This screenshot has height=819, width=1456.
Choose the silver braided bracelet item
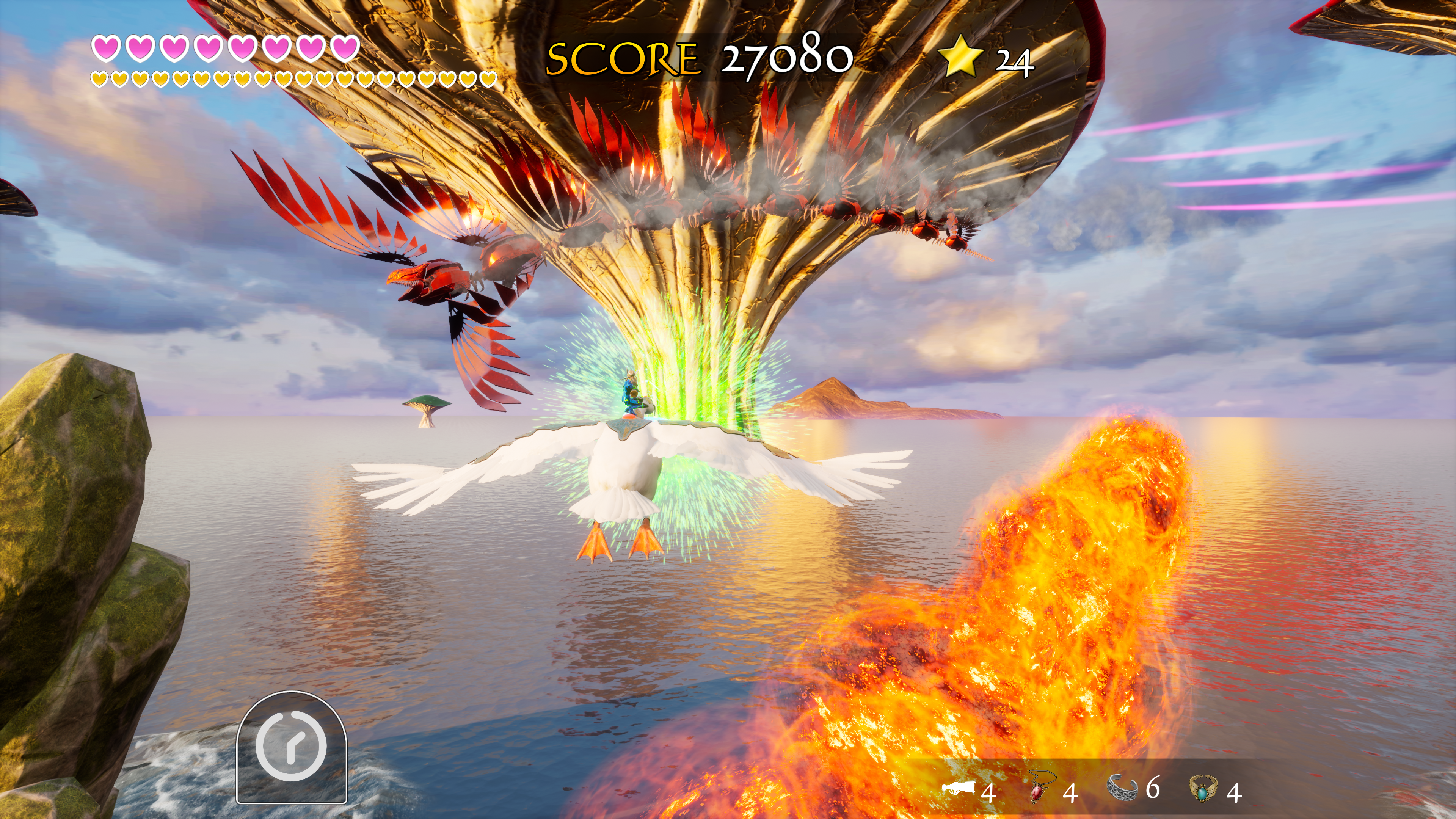(x=1122, y=787)
